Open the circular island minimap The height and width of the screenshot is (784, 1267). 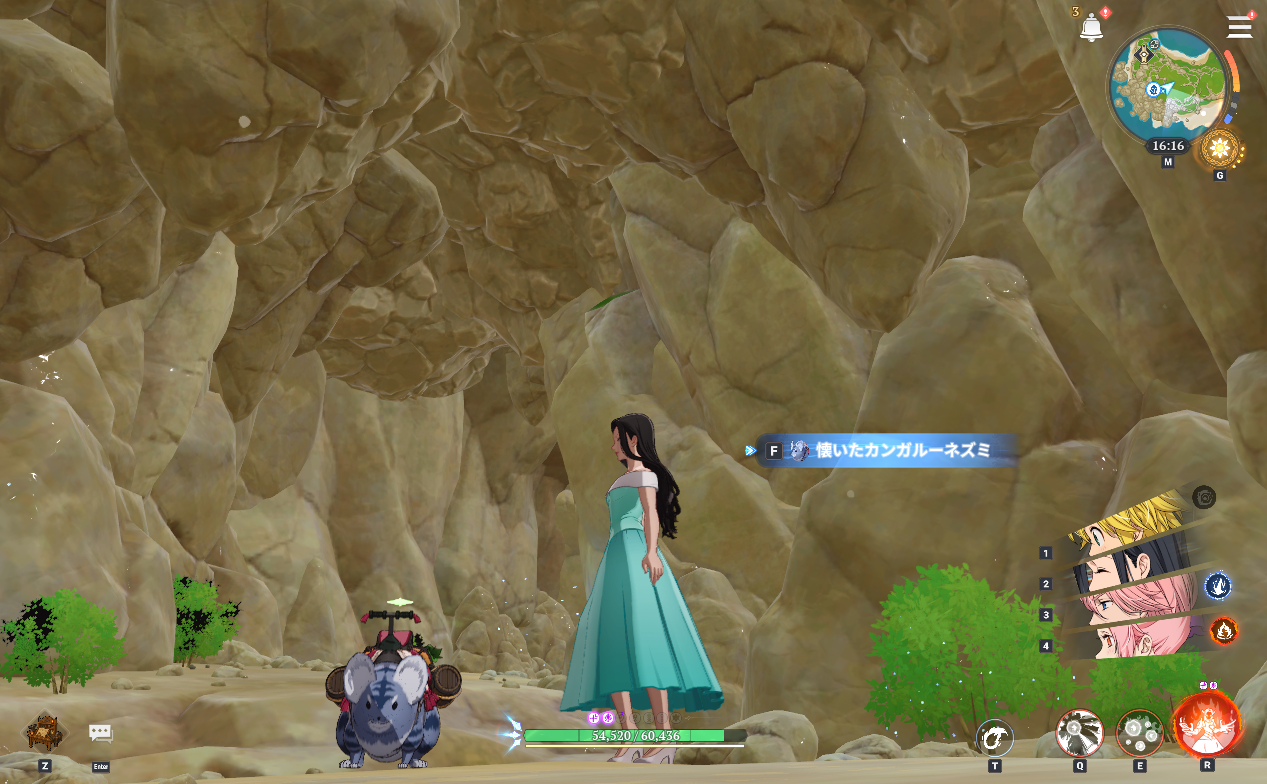(x=1168, y=87)
